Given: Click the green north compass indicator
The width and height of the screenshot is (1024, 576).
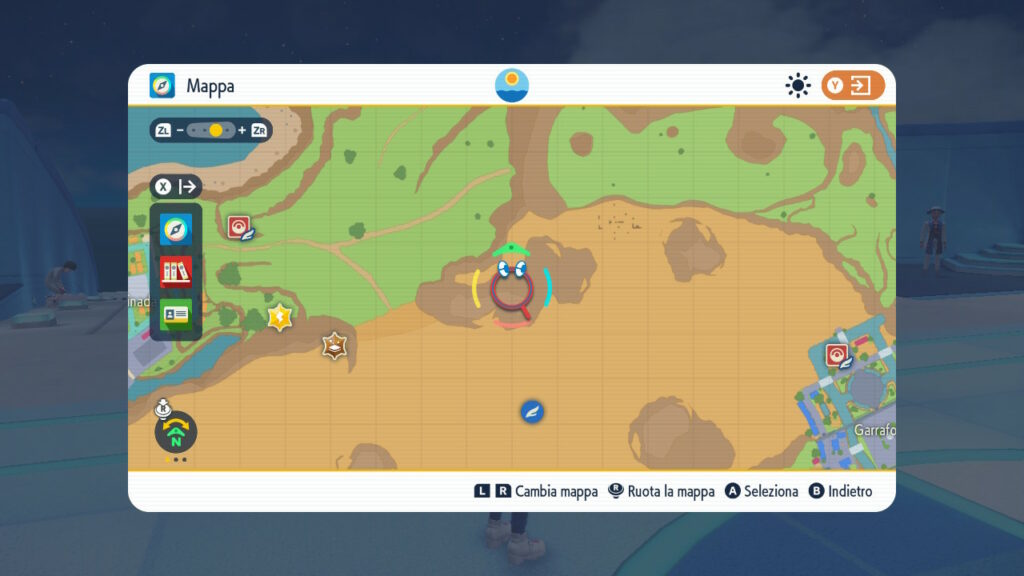Looking at the screenshot, I should click(176, 434).
